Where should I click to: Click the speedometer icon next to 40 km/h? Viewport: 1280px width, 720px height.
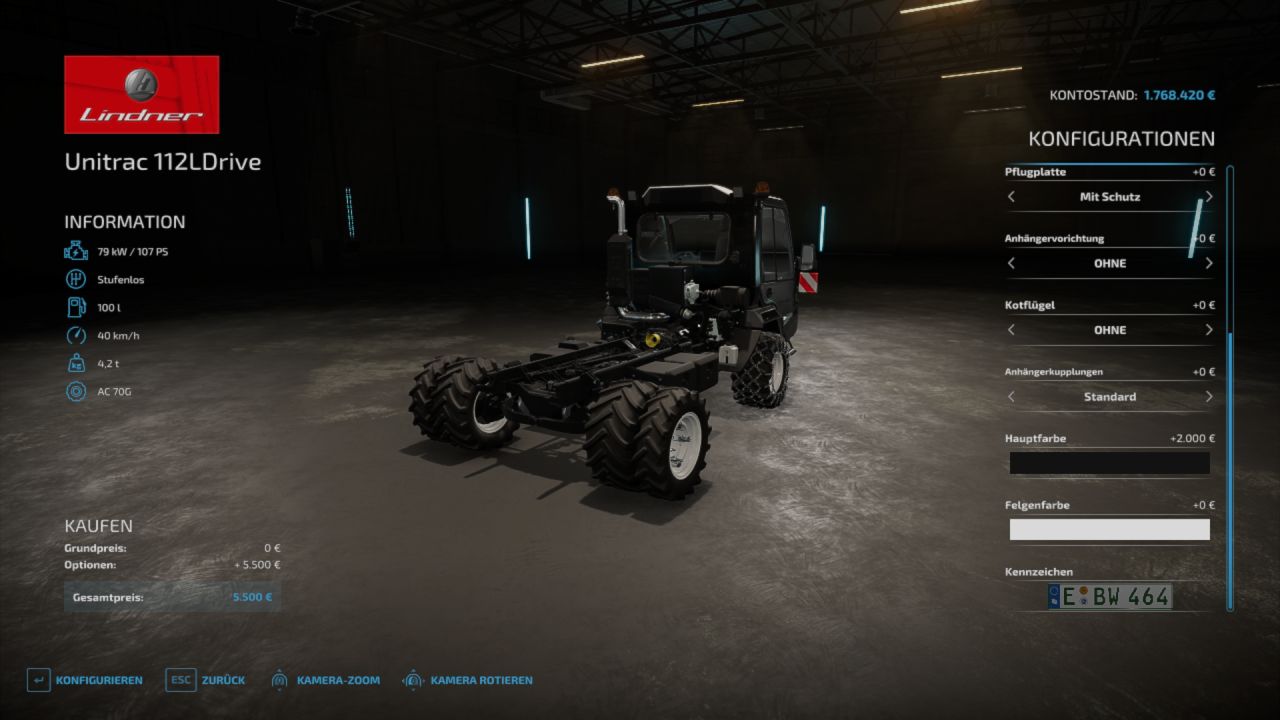(x=74, y=335)
